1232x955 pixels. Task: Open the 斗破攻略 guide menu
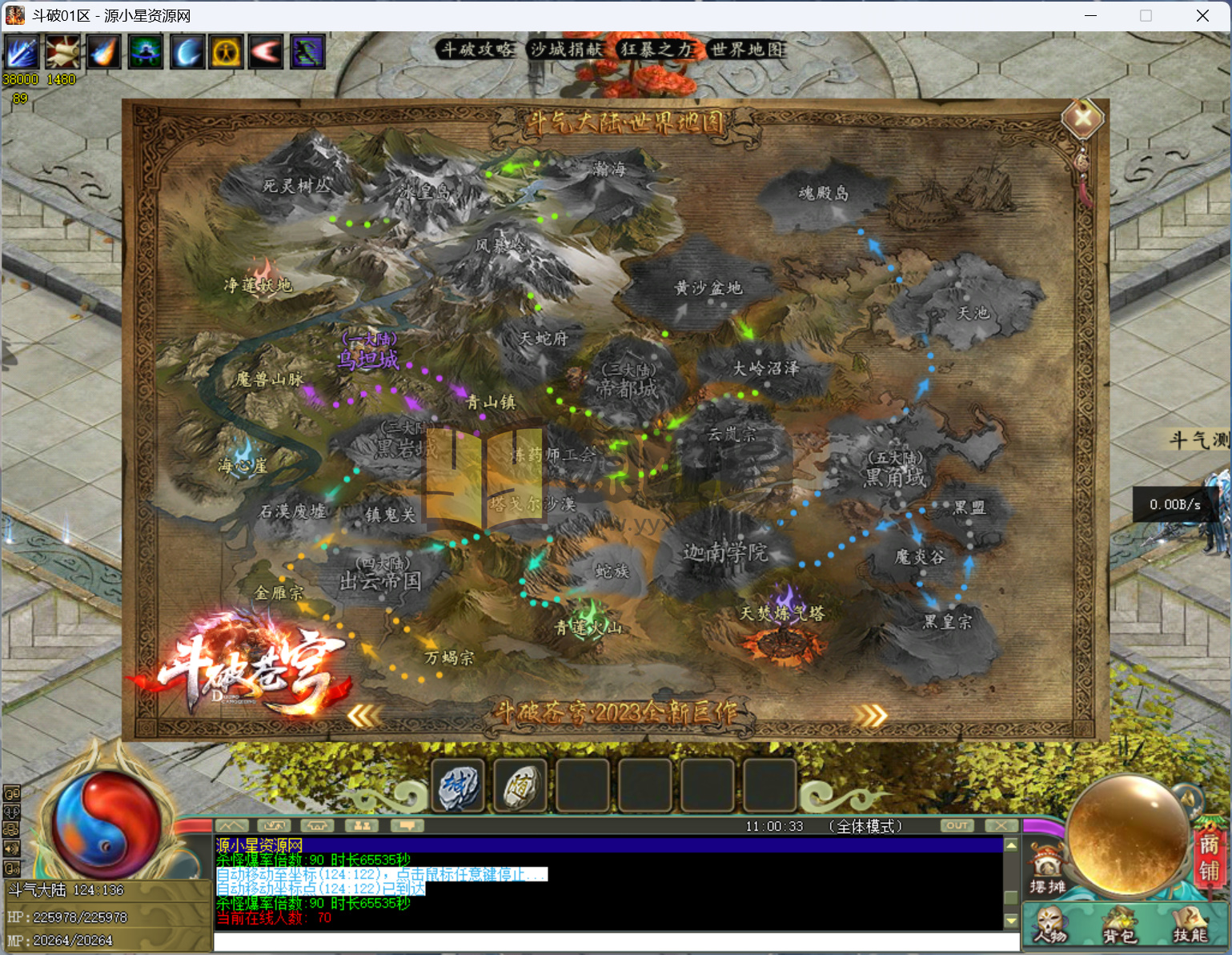tap(478, 50)
